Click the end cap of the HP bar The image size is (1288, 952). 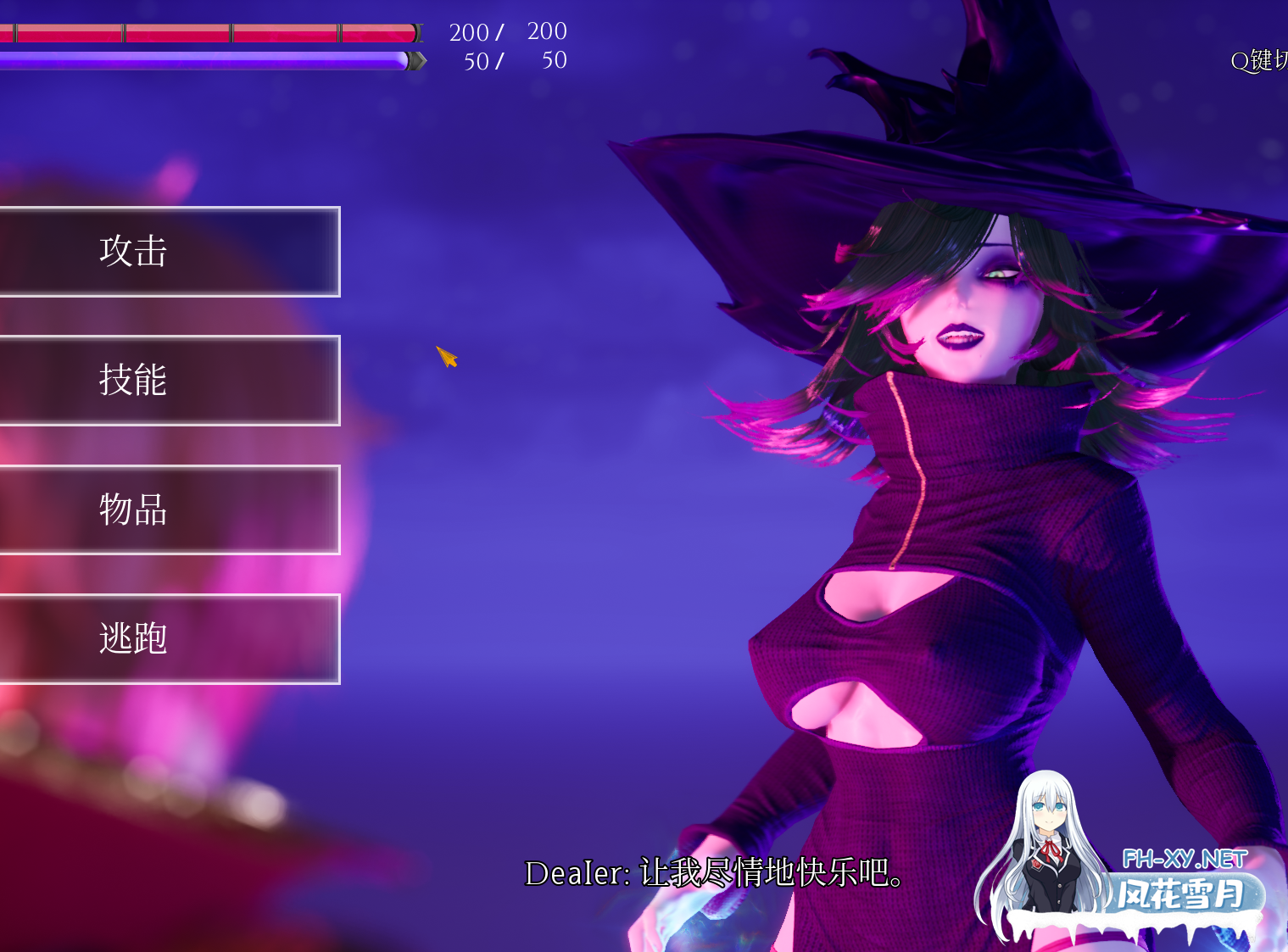click(415, 32)
